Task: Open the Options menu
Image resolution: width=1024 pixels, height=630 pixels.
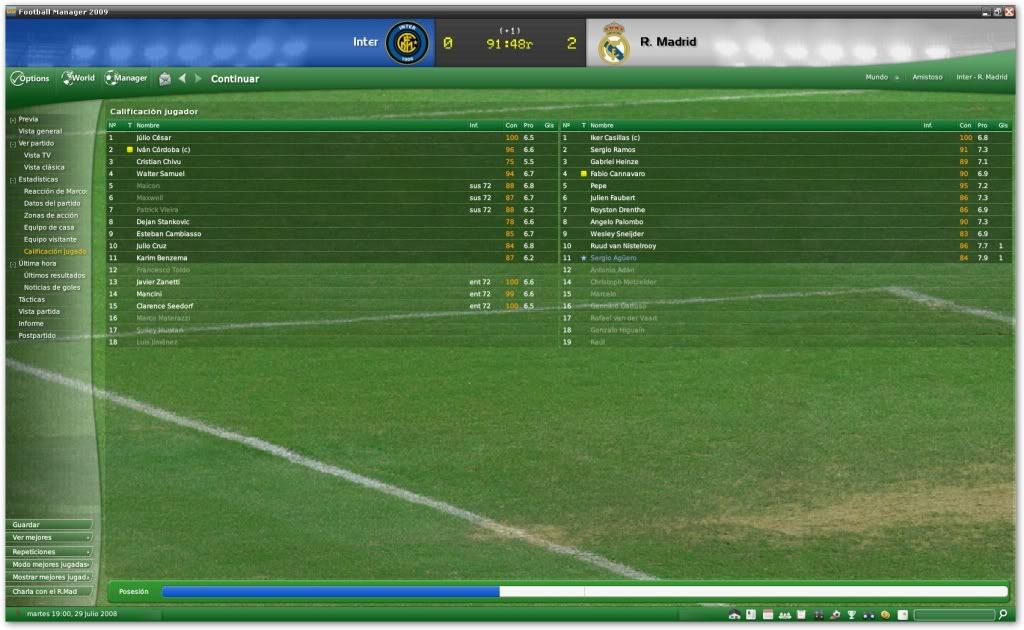Action: click(30, 78)
